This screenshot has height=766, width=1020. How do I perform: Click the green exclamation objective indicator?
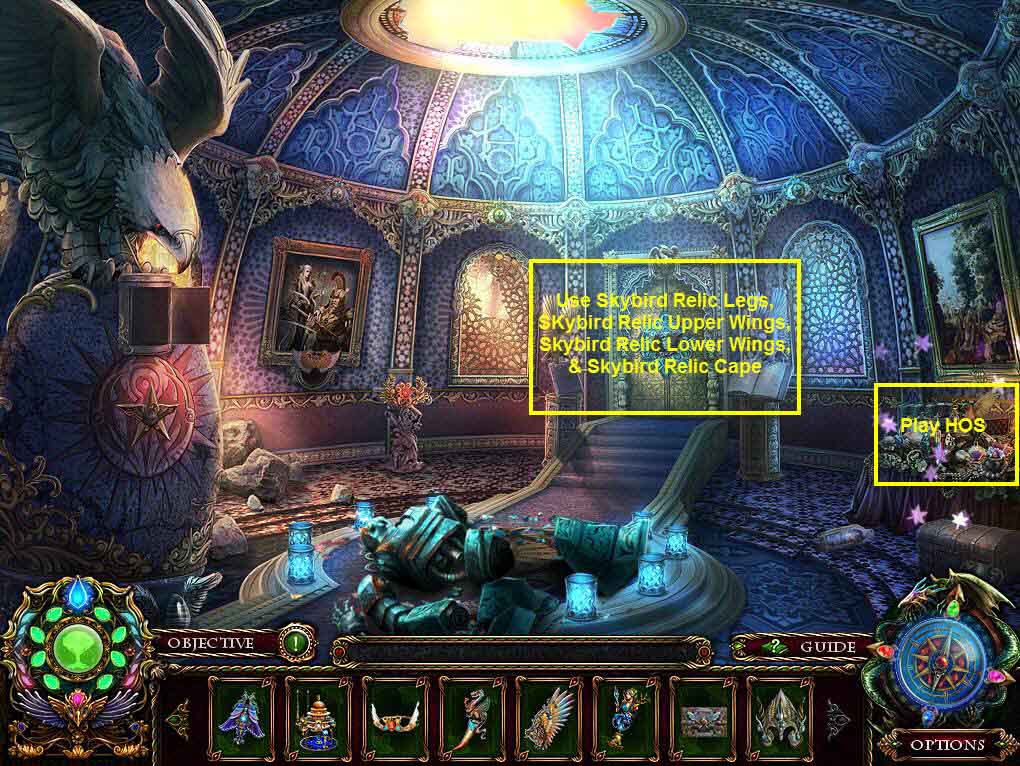295,643
